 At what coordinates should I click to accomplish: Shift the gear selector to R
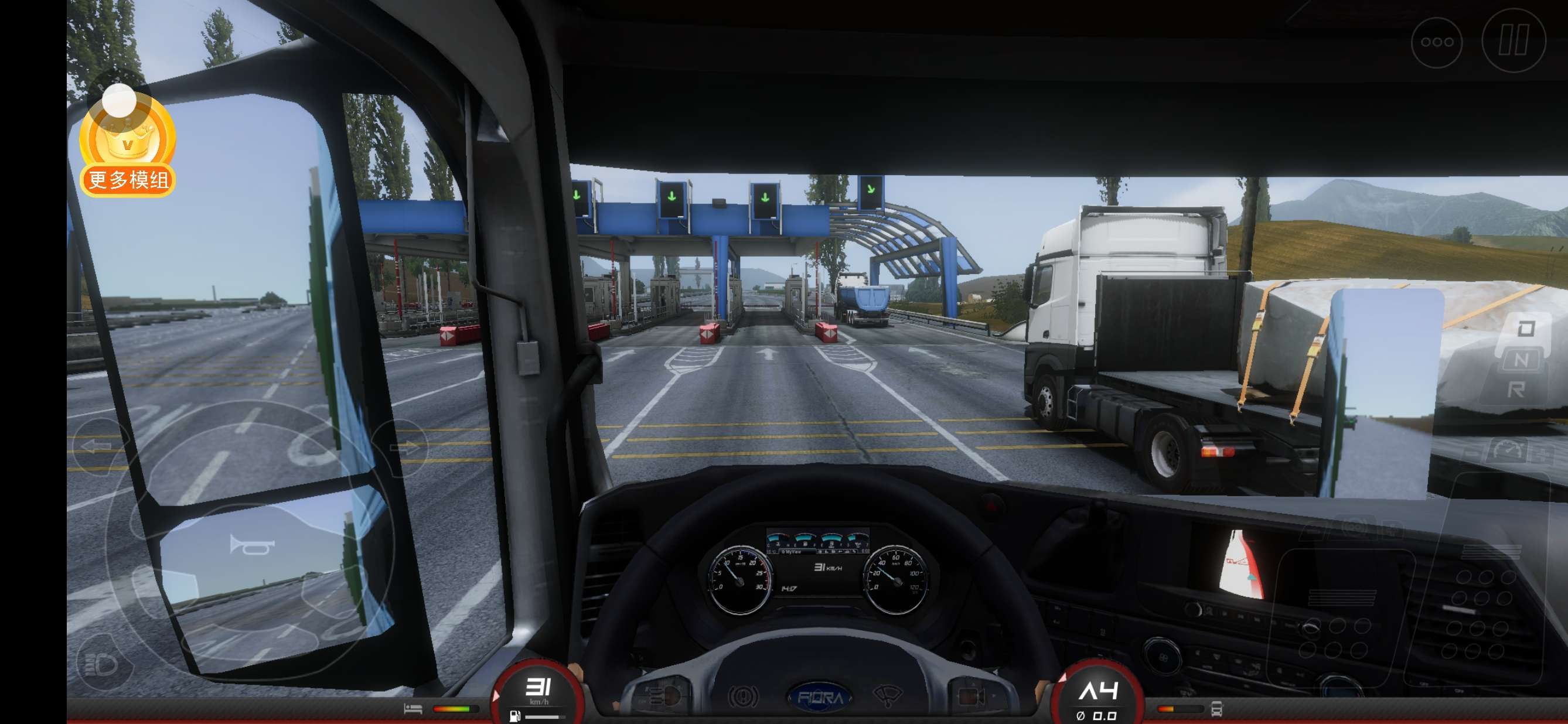point(1516,390)
